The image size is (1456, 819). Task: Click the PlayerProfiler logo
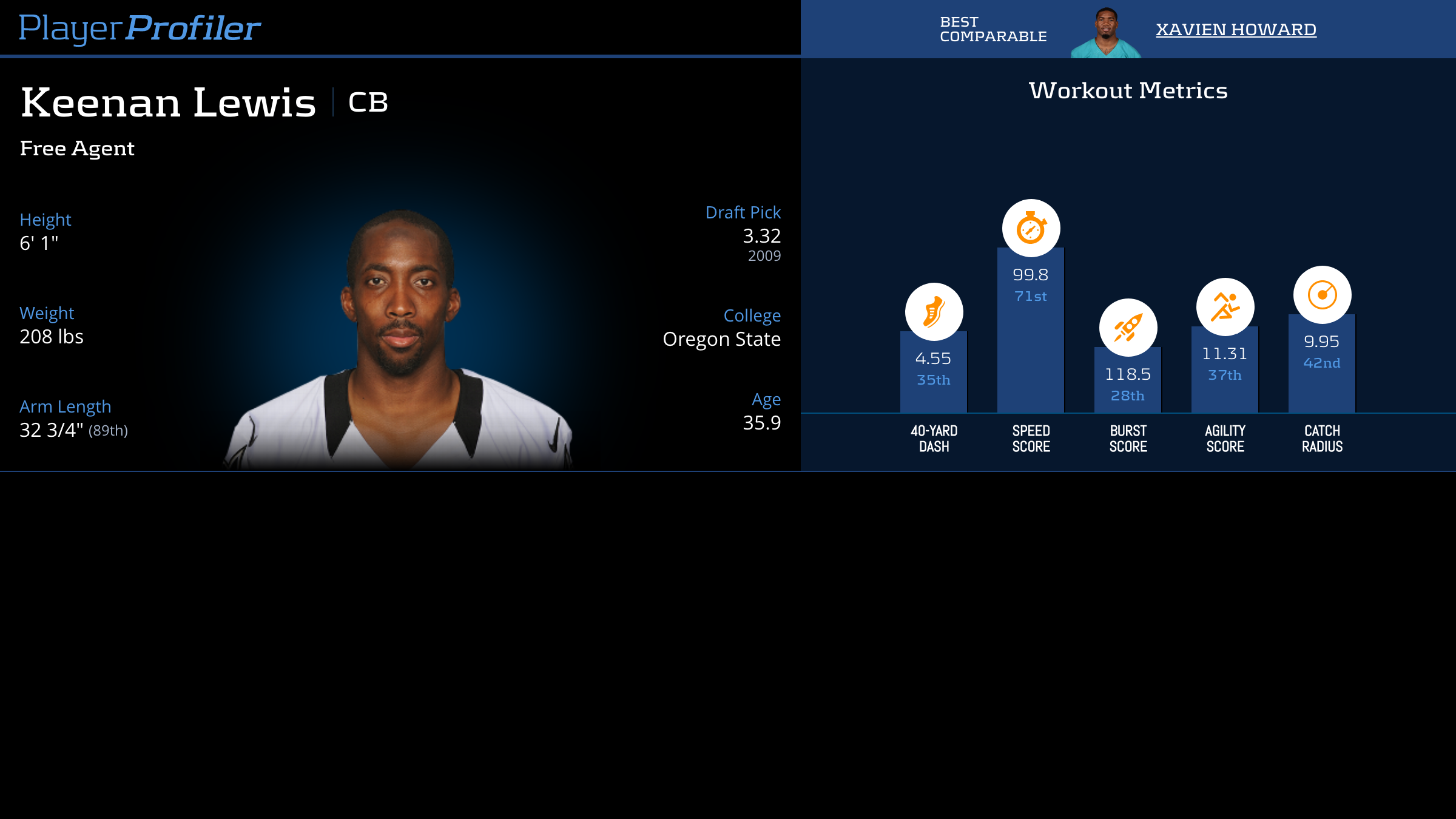[x=140, y=28]
